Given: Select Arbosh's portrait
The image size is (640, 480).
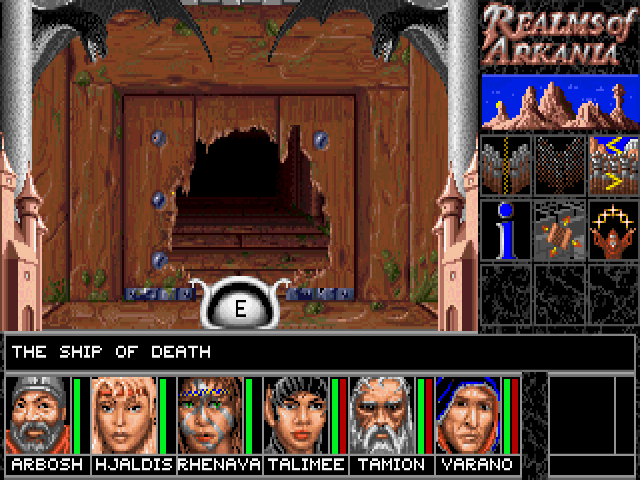Looking at the screenshot, I should click(x=38, y=416).
